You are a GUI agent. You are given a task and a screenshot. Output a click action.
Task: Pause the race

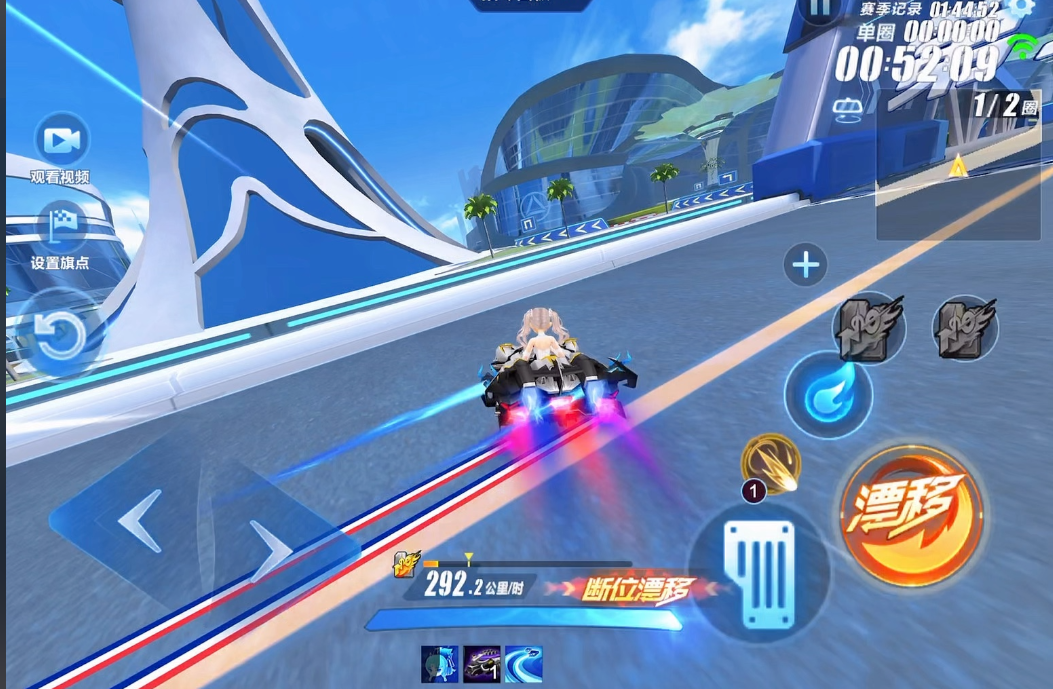[819, 10]
